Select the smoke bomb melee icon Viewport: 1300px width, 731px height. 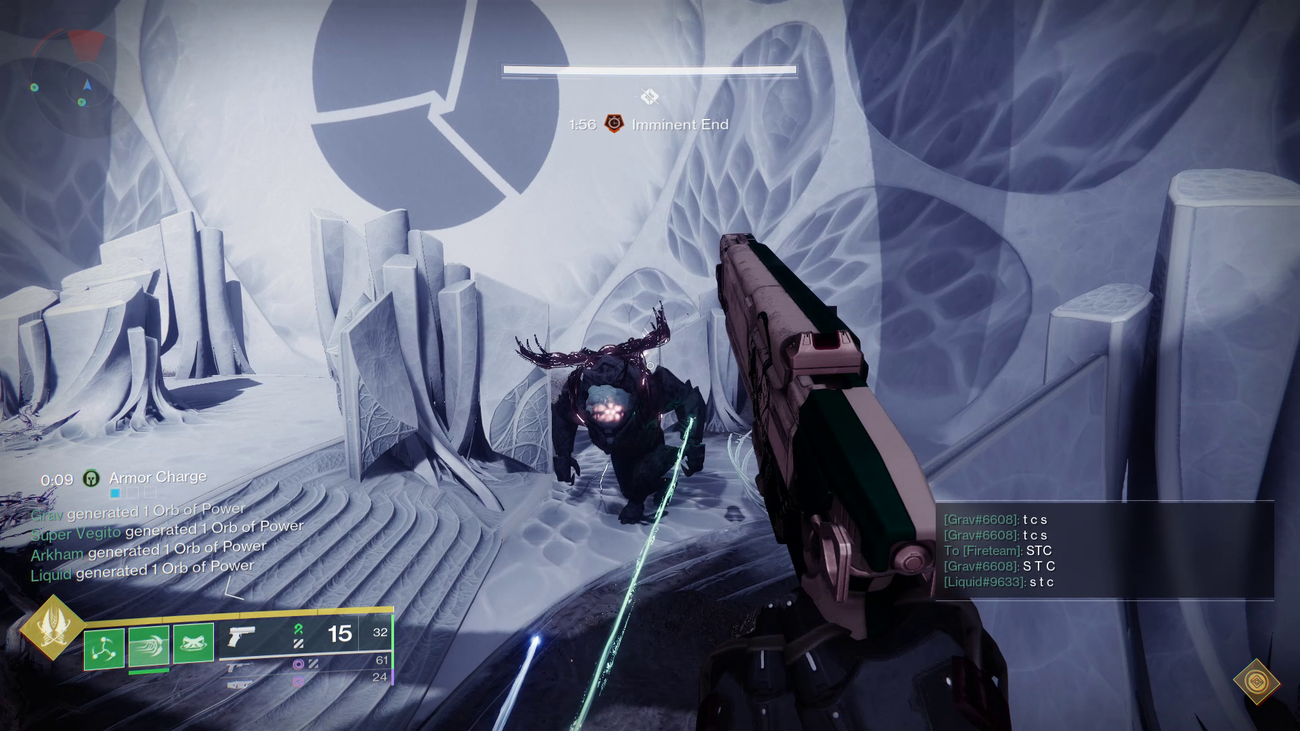tap(192, 645)
